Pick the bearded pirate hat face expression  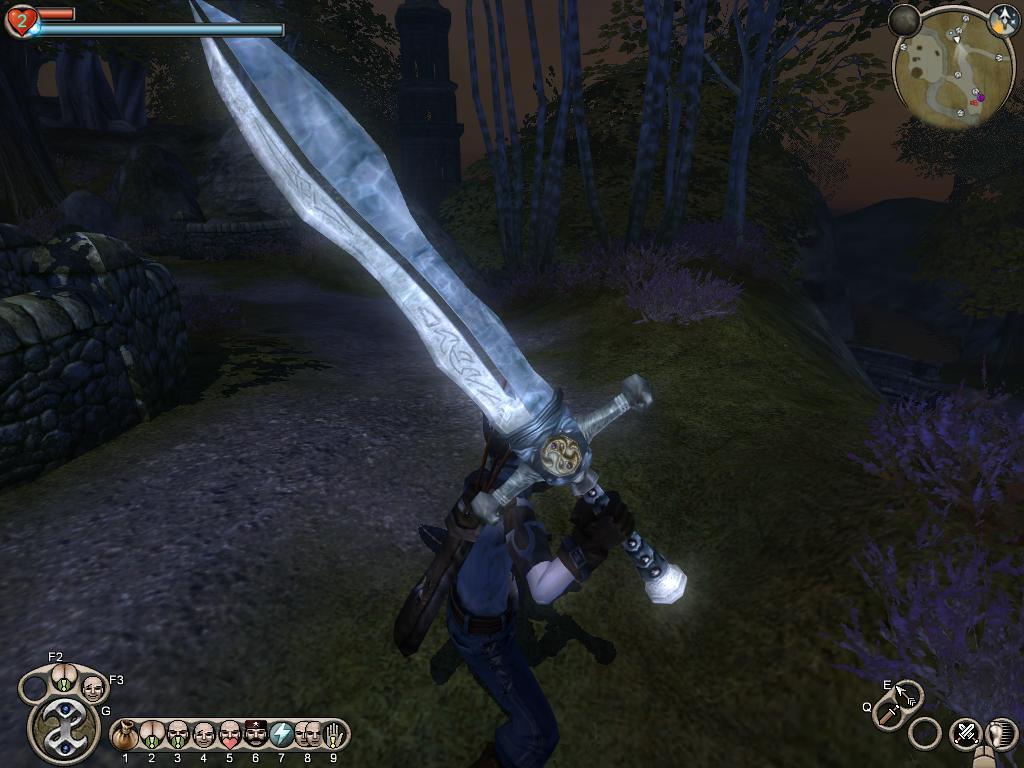[x=255, y=735]
